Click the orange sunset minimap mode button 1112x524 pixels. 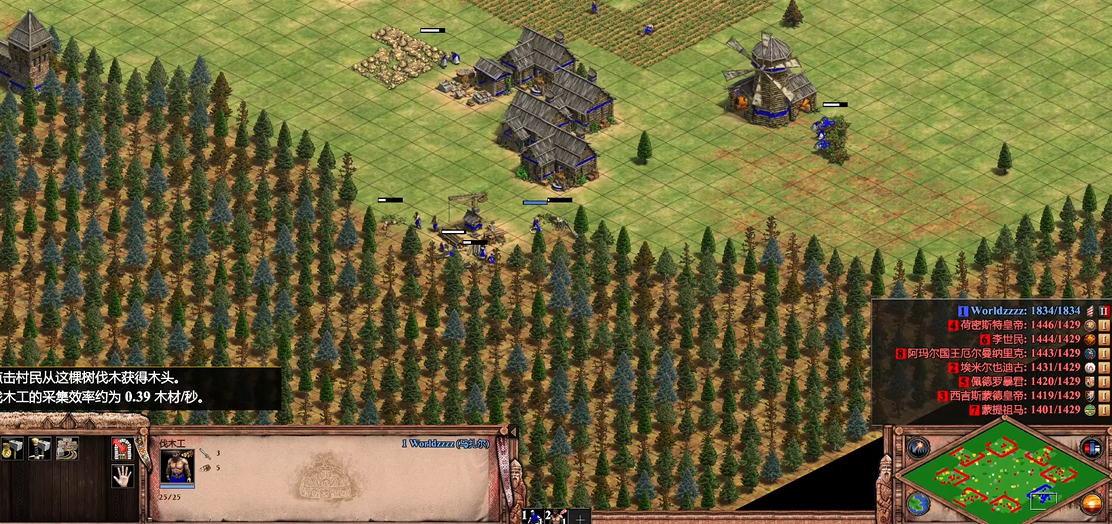pyautogui.click(x=1093, y=502)
